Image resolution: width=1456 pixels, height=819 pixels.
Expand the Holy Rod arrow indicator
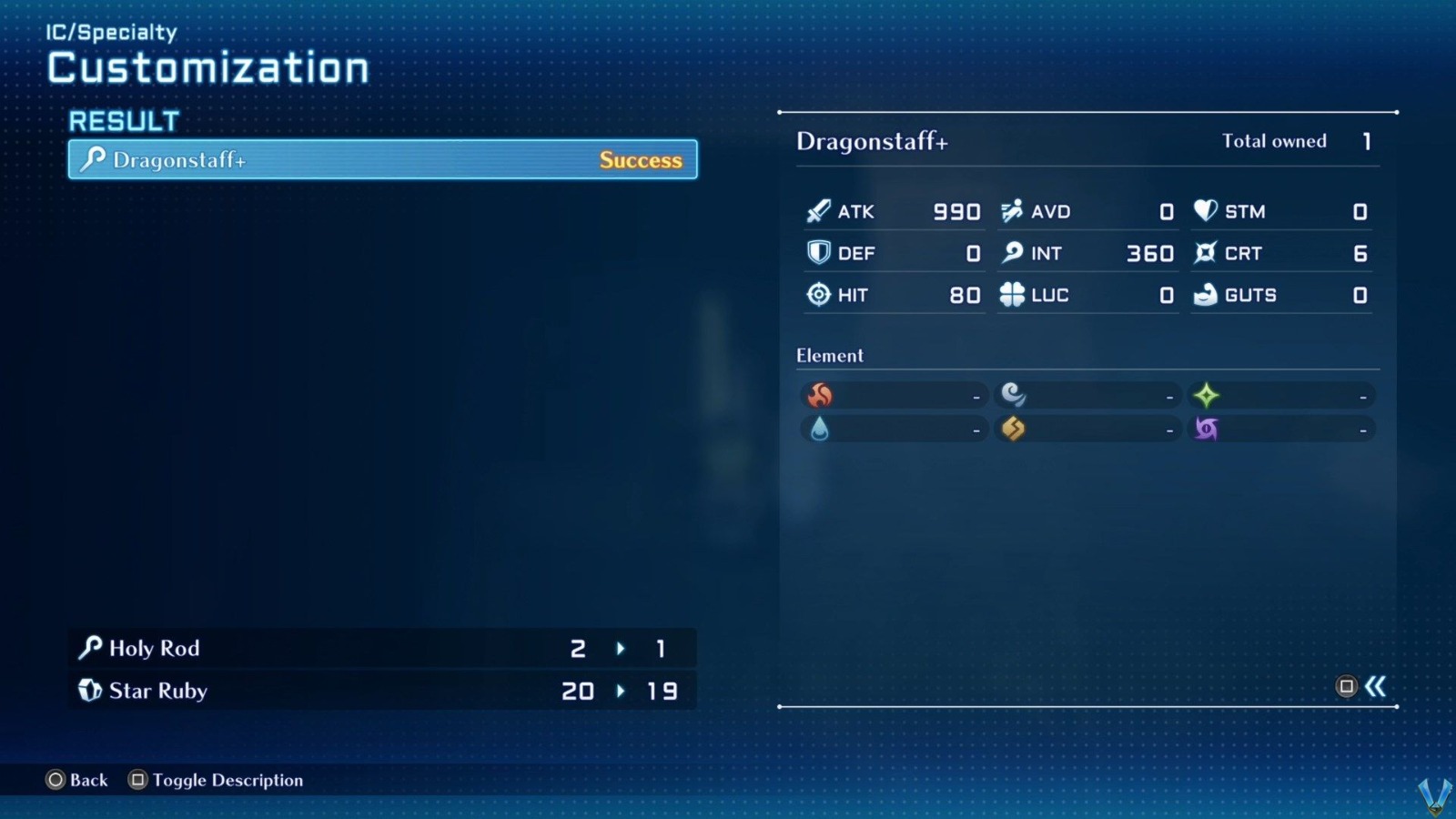(x=621, y=648)
